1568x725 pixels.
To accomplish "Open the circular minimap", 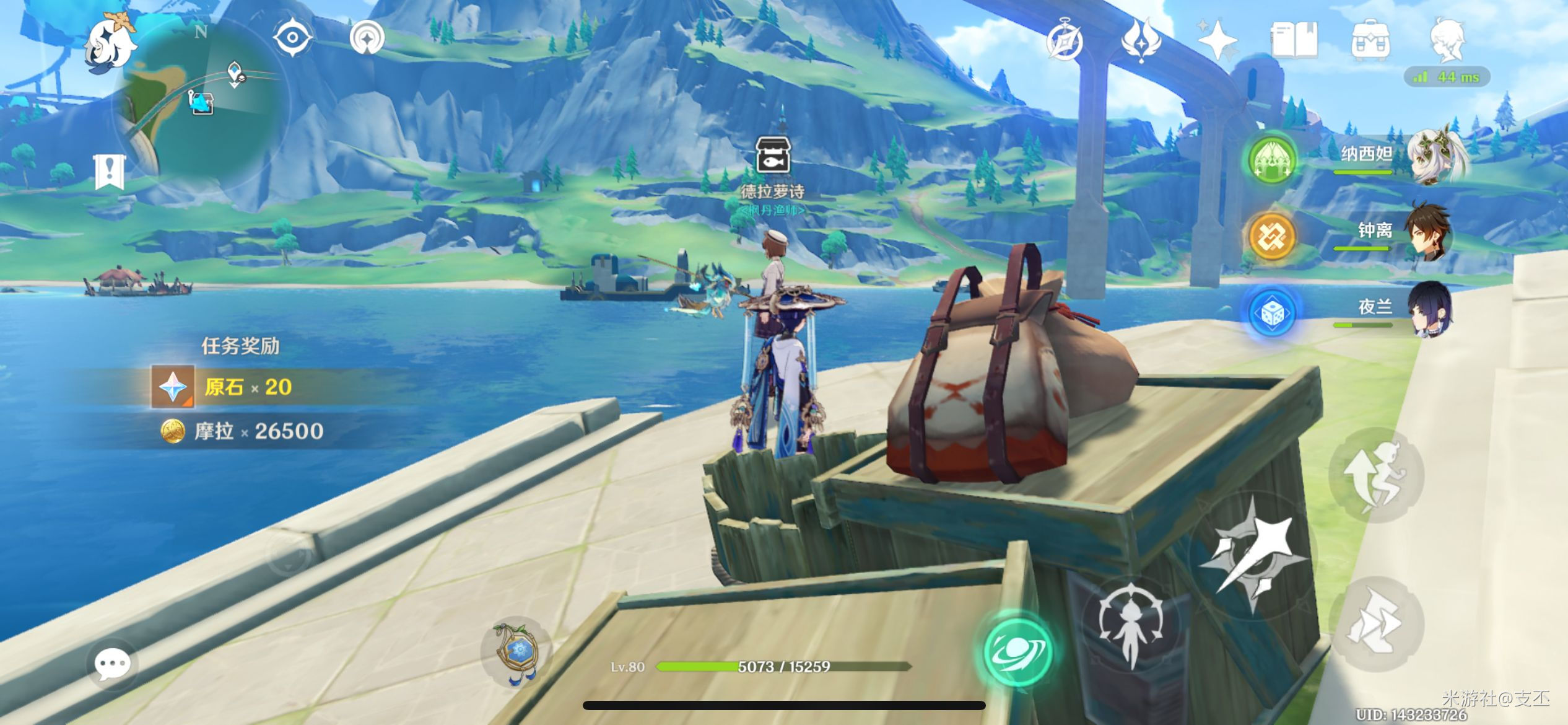I will point(201,107).
